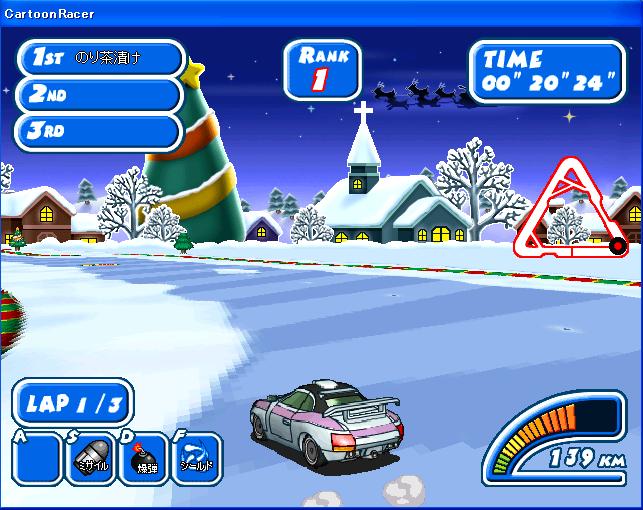Viewport: 643px width, 510px height.
Task: Use the bomb item slot
Action: point(144,457)
